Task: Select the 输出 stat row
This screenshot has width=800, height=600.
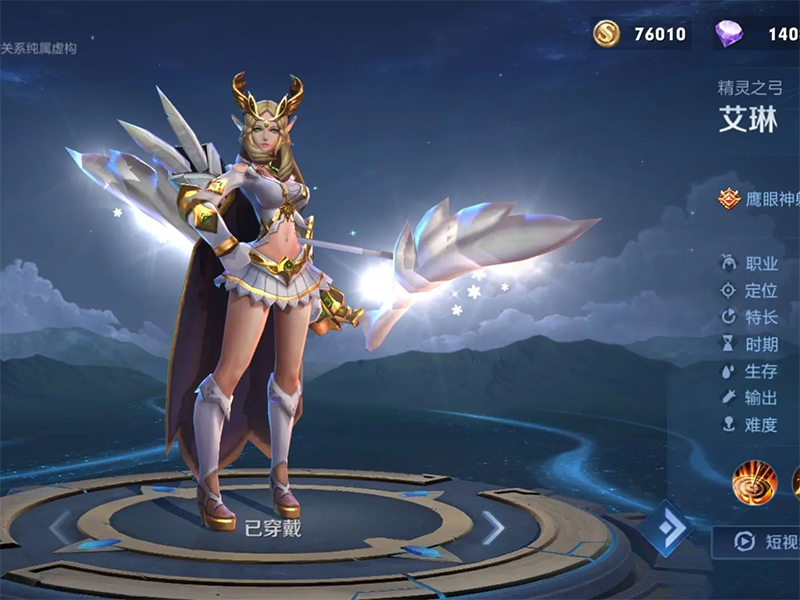Action: coord(750,398)
